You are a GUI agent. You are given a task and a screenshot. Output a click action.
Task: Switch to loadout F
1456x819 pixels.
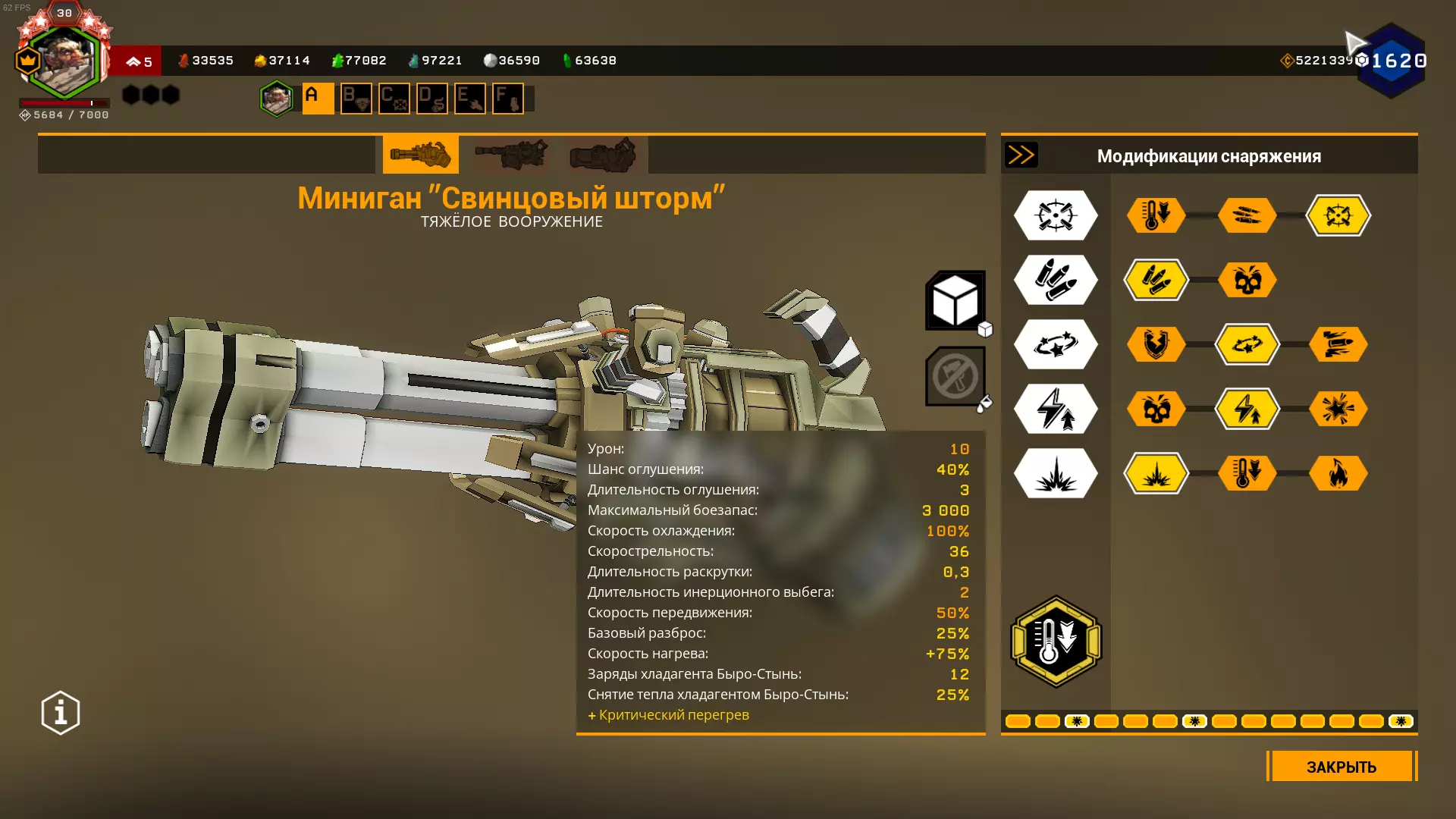pyautogui.click(x=507, y=99)
